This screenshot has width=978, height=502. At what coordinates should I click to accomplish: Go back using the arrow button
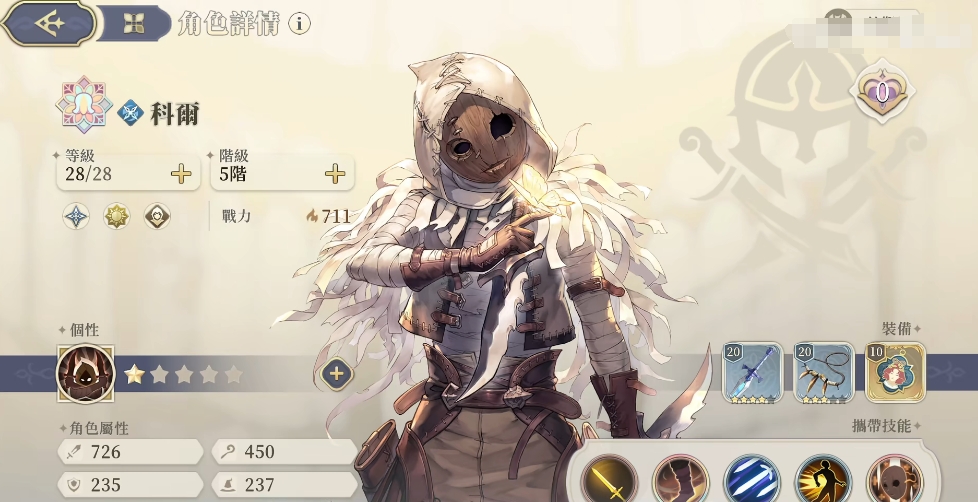[47, 23]
